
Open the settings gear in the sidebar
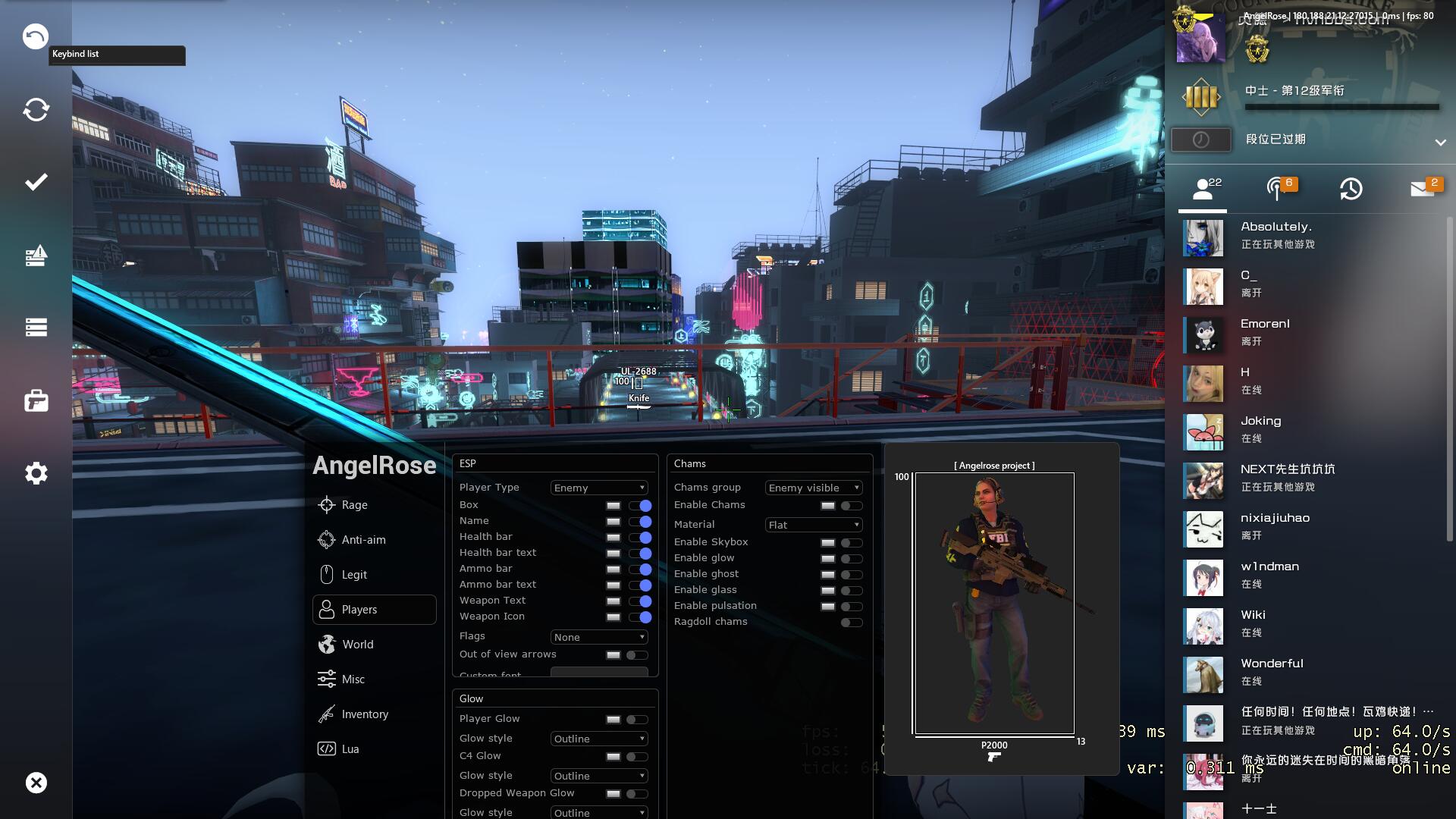(36, 473)
